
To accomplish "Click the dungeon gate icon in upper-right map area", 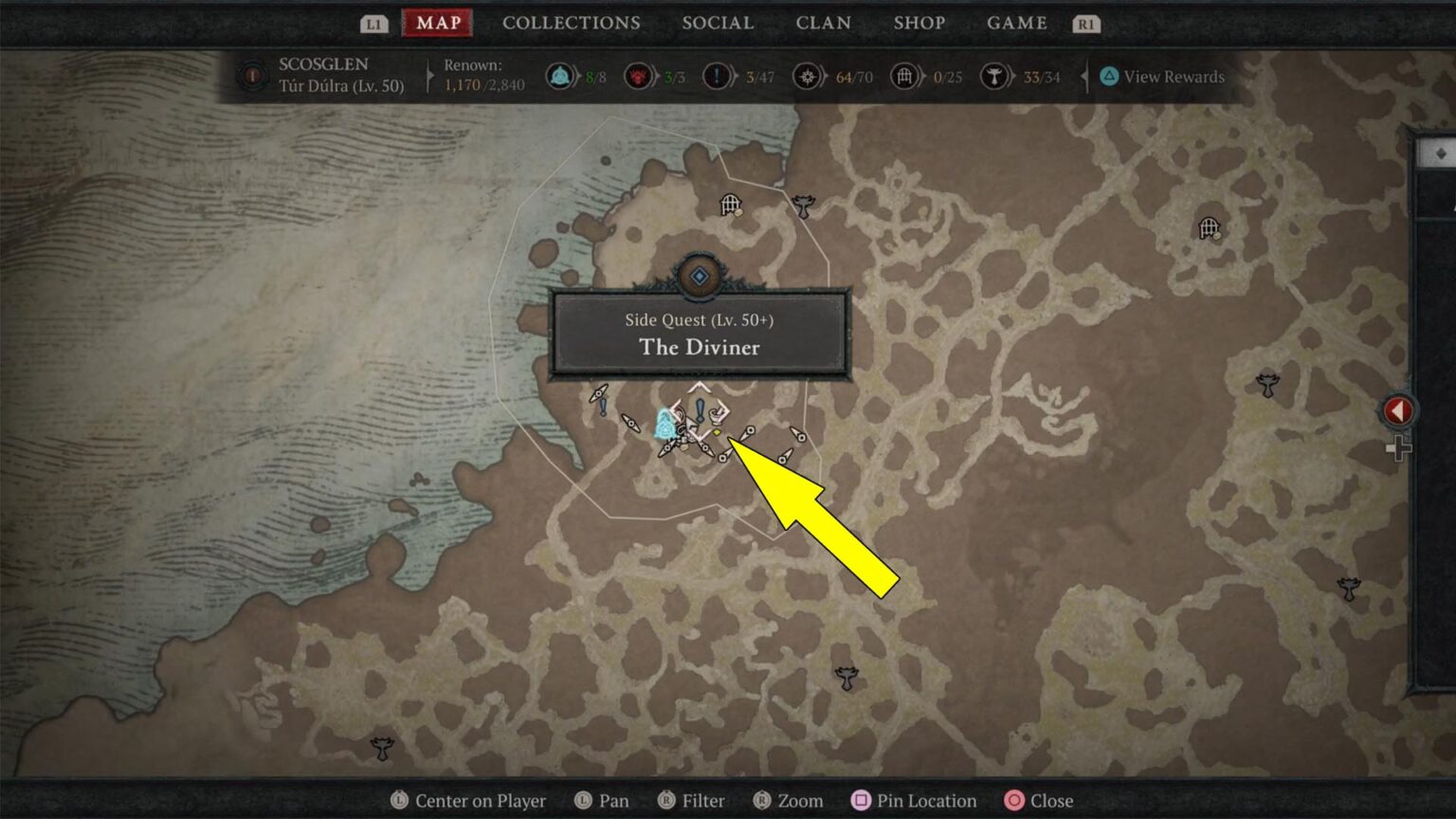I will (x=1208, y=226).
